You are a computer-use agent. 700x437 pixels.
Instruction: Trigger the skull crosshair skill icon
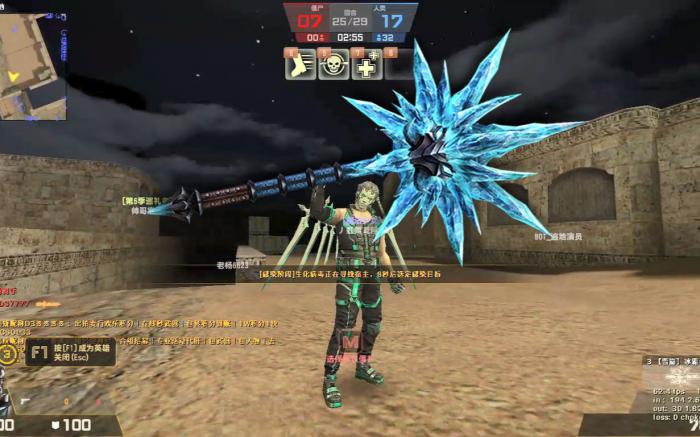[333, 65]
